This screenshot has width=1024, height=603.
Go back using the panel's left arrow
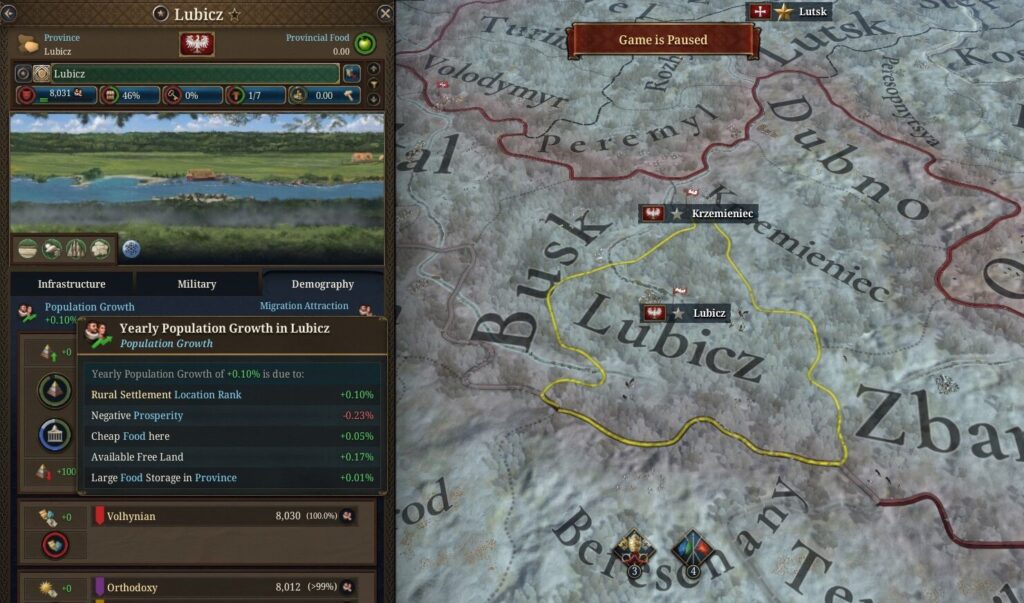pos(9,13)
